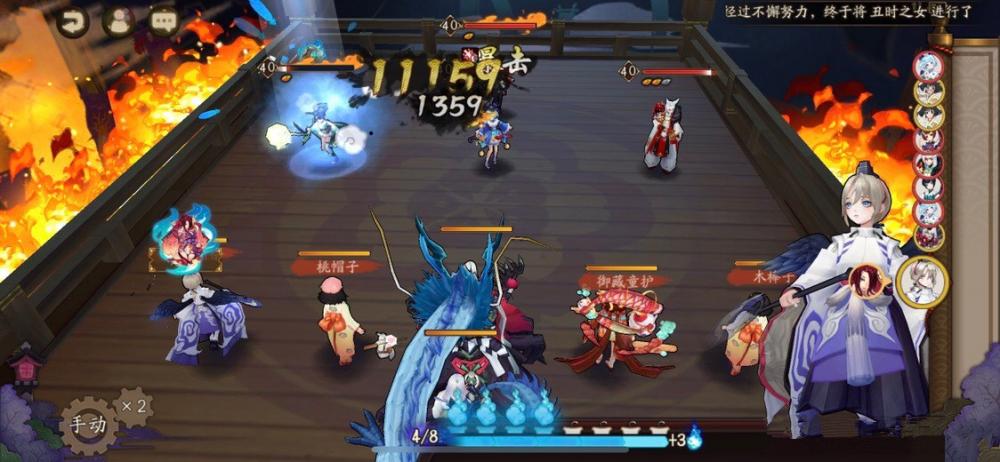
Task: Toggle the 手动 manual battle gear
Action: click(89, 424)
